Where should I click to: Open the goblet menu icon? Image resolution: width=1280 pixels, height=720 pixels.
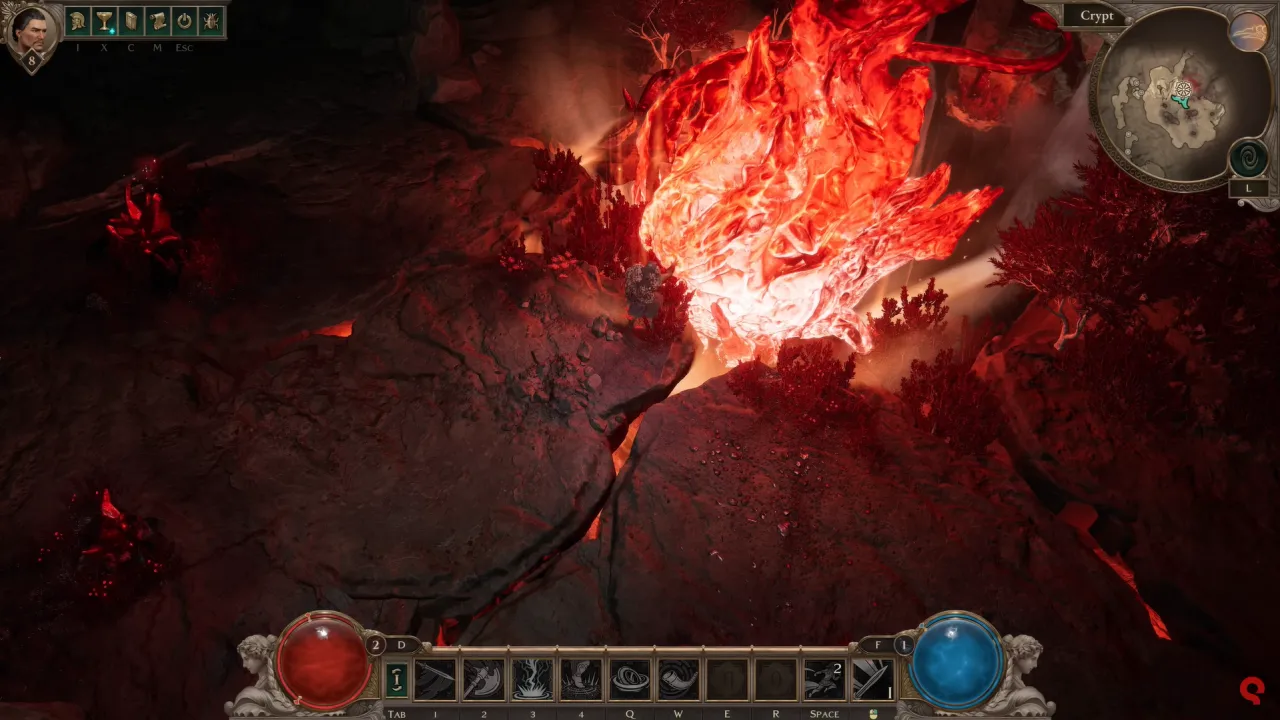104,21
